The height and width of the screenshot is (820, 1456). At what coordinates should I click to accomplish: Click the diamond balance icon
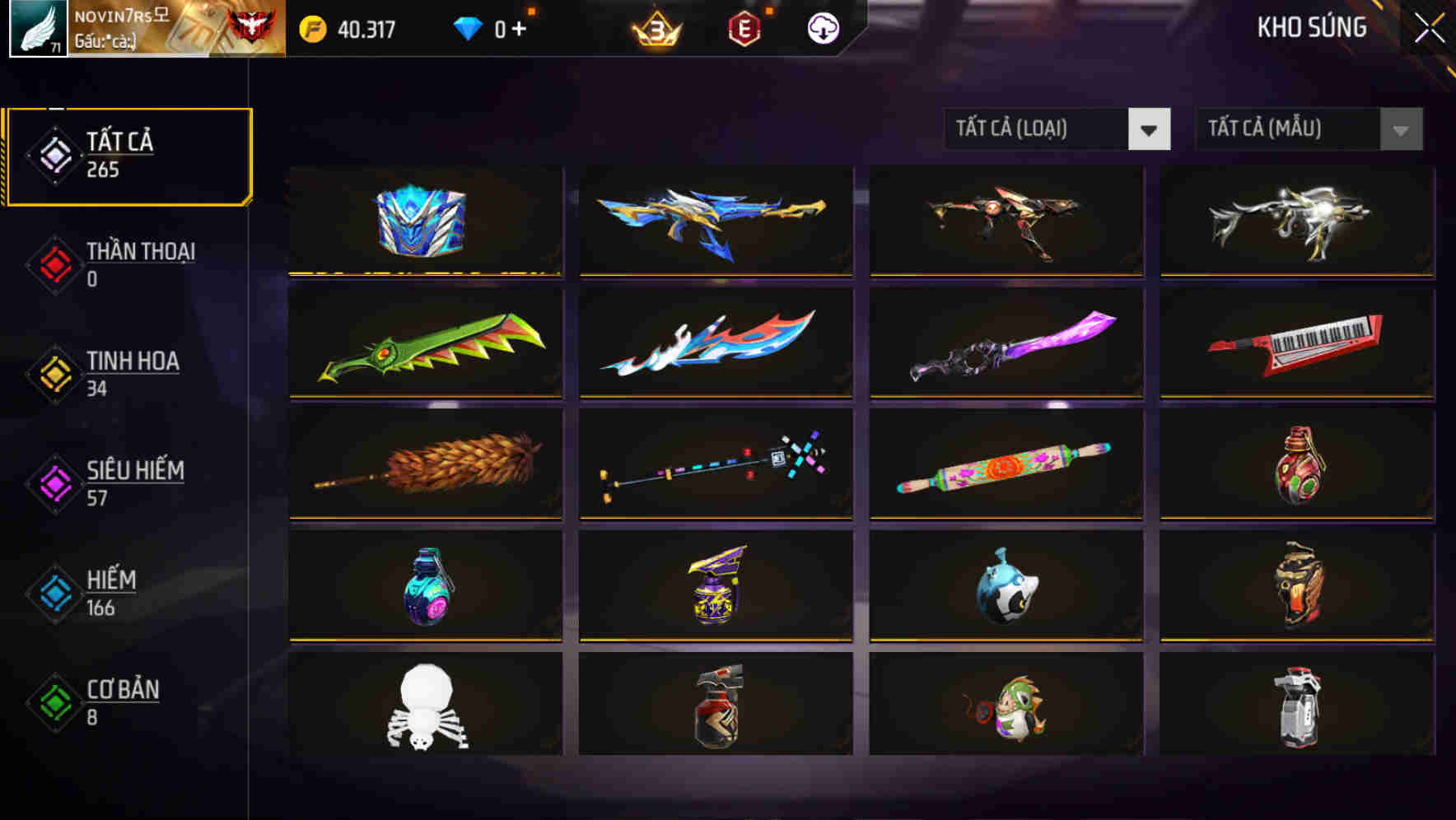467,27
